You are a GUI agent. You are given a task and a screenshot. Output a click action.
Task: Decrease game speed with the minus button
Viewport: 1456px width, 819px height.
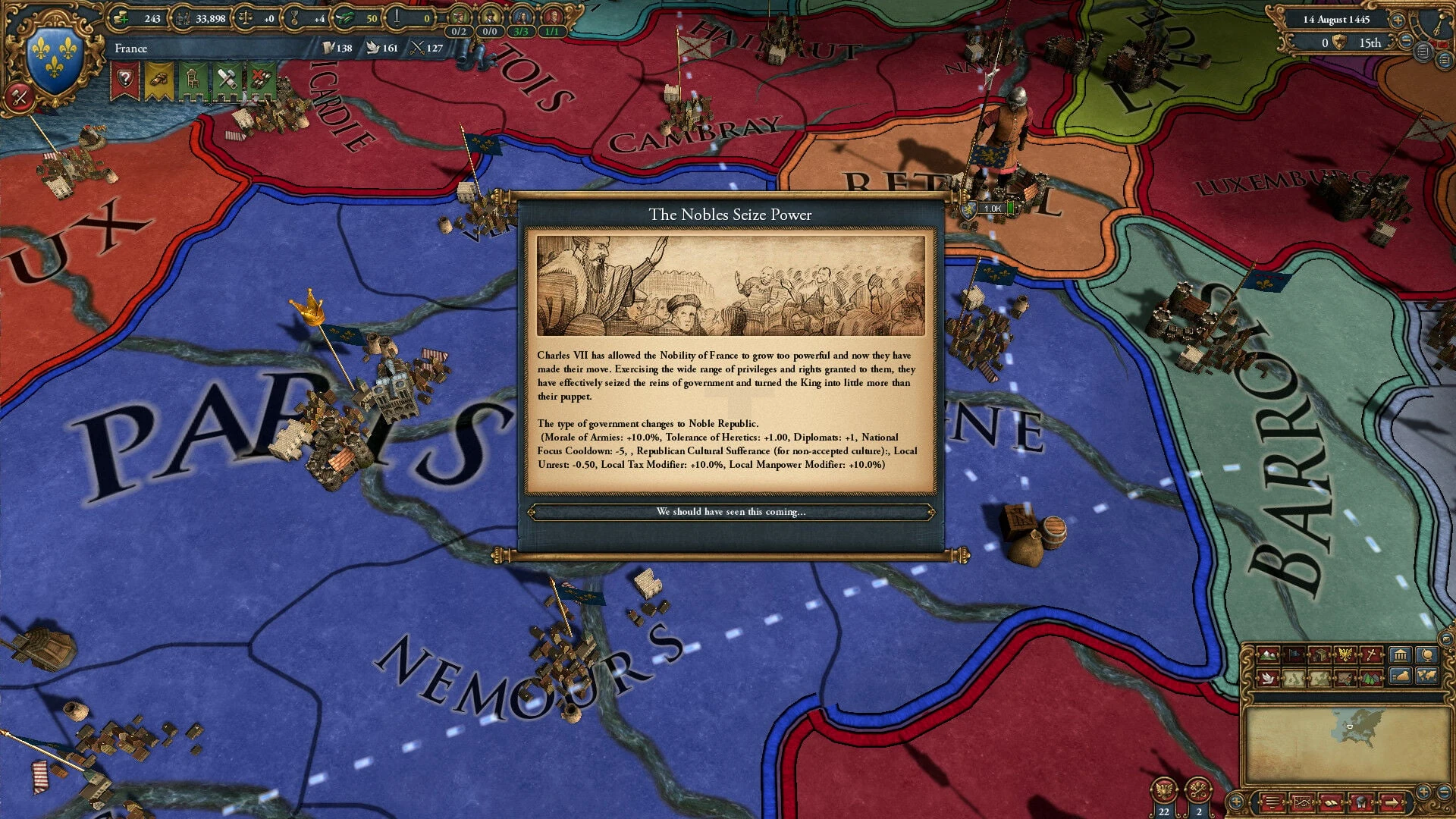click(1406, 42)
